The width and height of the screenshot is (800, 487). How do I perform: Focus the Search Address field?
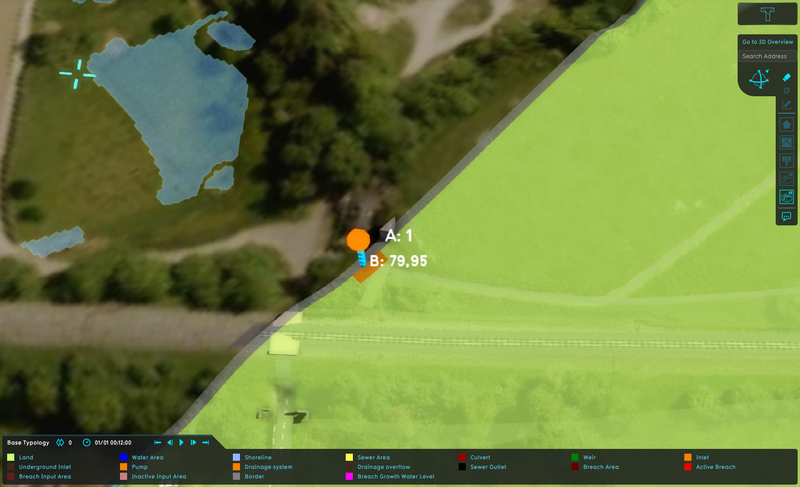coord(766,56)
